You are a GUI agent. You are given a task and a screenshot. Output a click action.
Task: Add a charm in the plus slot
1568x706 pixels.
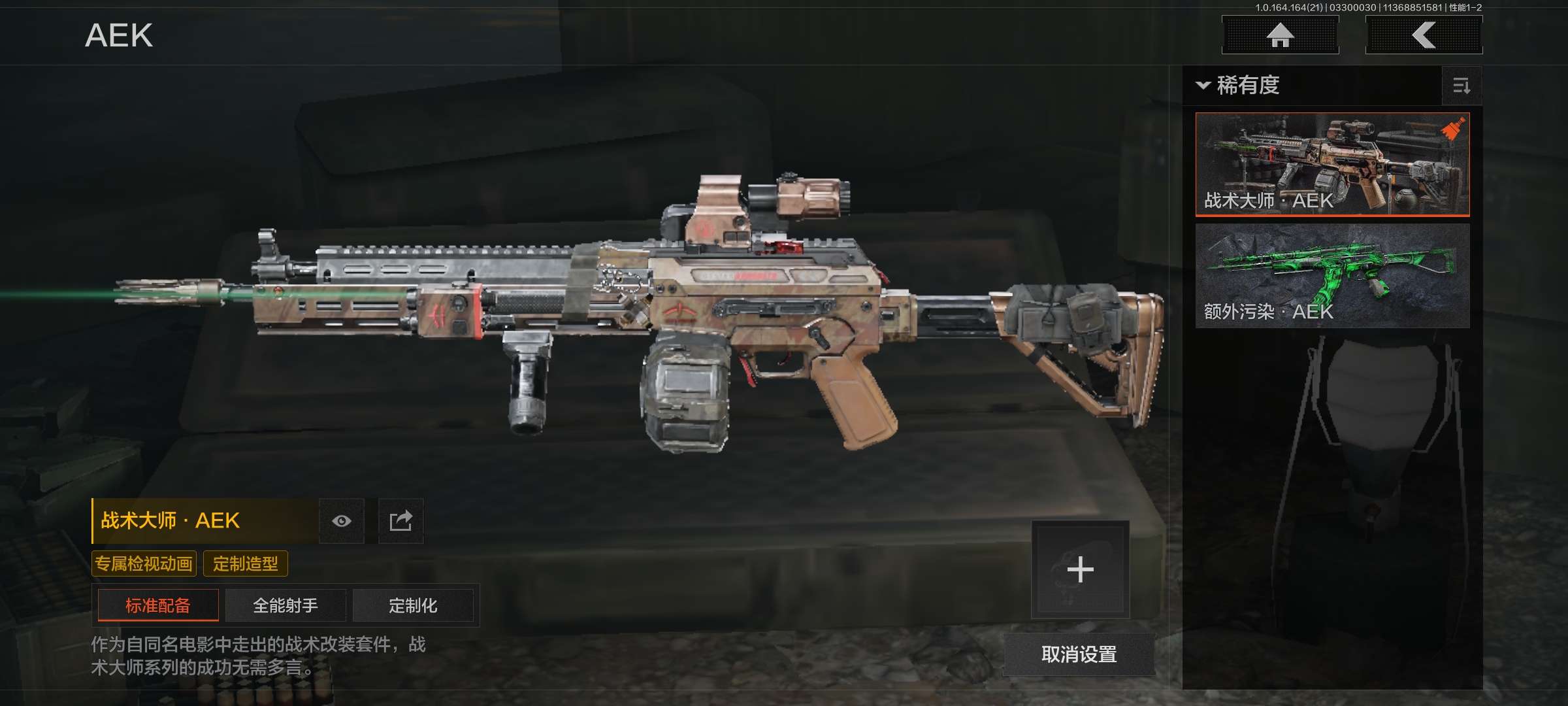pos(1080,569)
